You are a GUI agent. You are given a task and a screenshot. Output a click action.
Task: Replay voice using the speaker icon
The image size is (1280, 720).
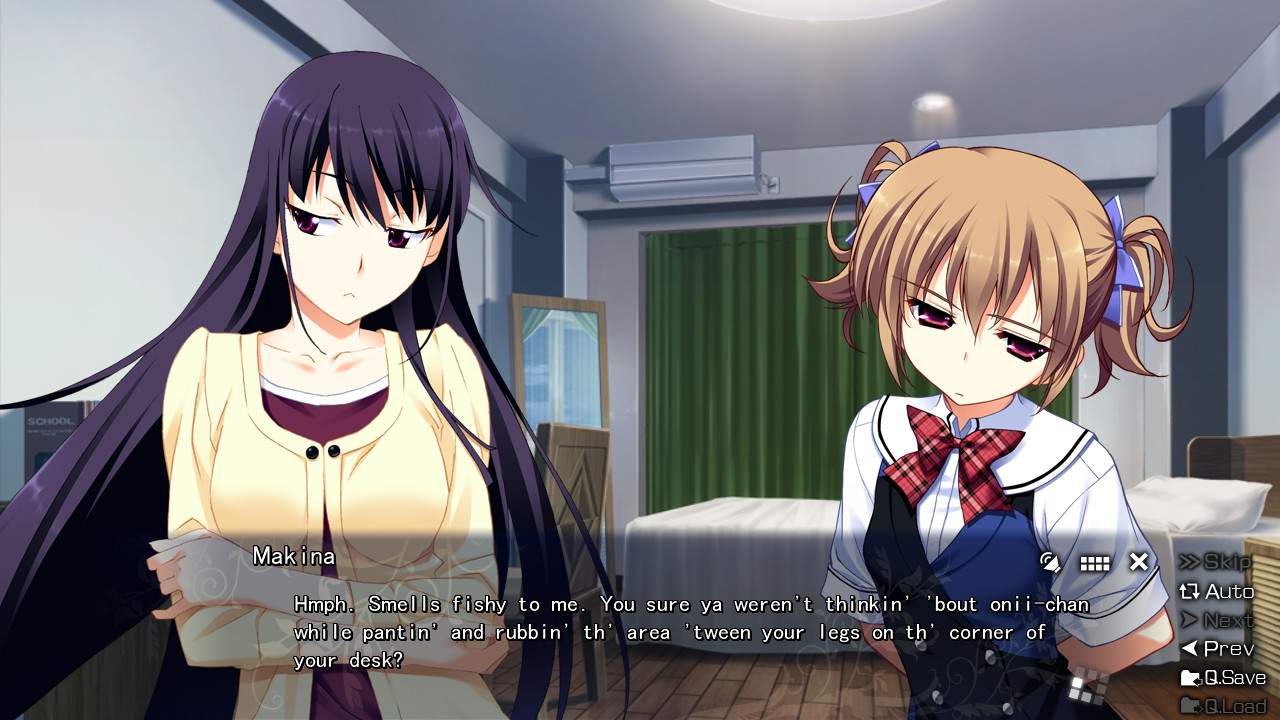click(x=1050, y=562)
